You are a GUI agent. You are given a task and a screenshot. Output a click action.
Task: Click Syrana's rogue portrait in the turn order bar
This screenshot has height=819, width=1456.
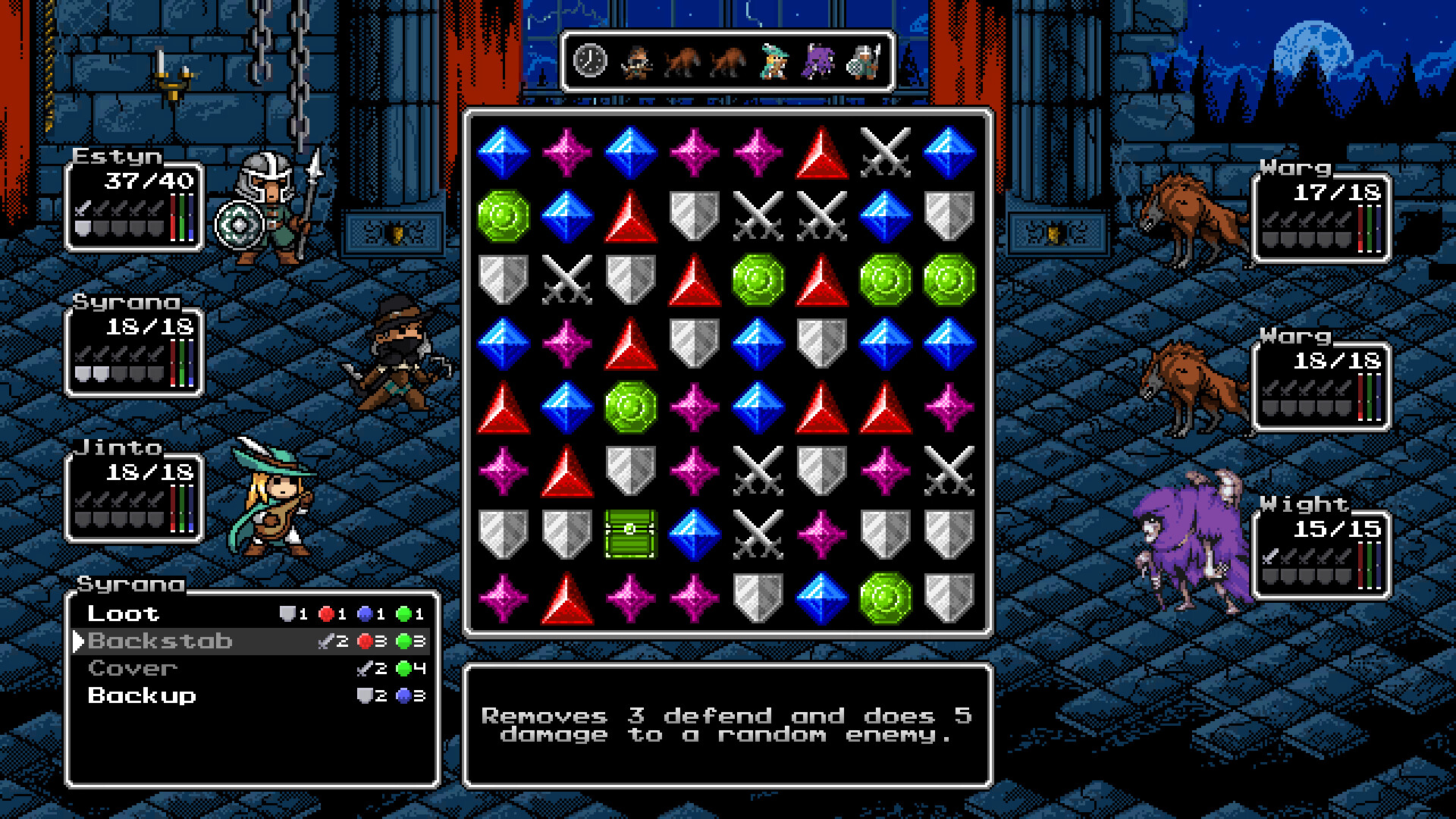click(x=638, y=61)
